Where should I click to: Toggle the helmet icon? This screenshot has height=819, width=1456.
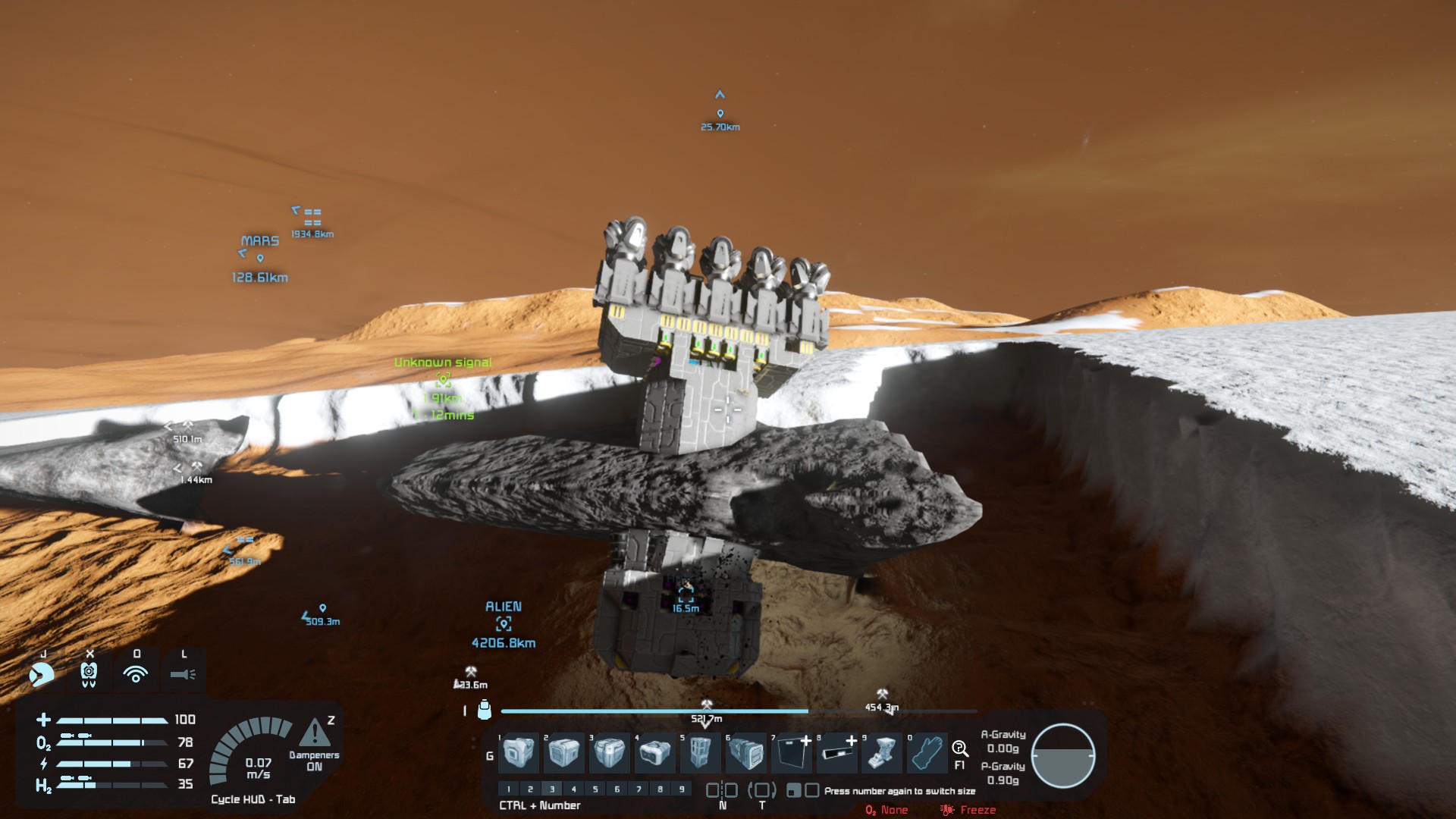point(42,673)
